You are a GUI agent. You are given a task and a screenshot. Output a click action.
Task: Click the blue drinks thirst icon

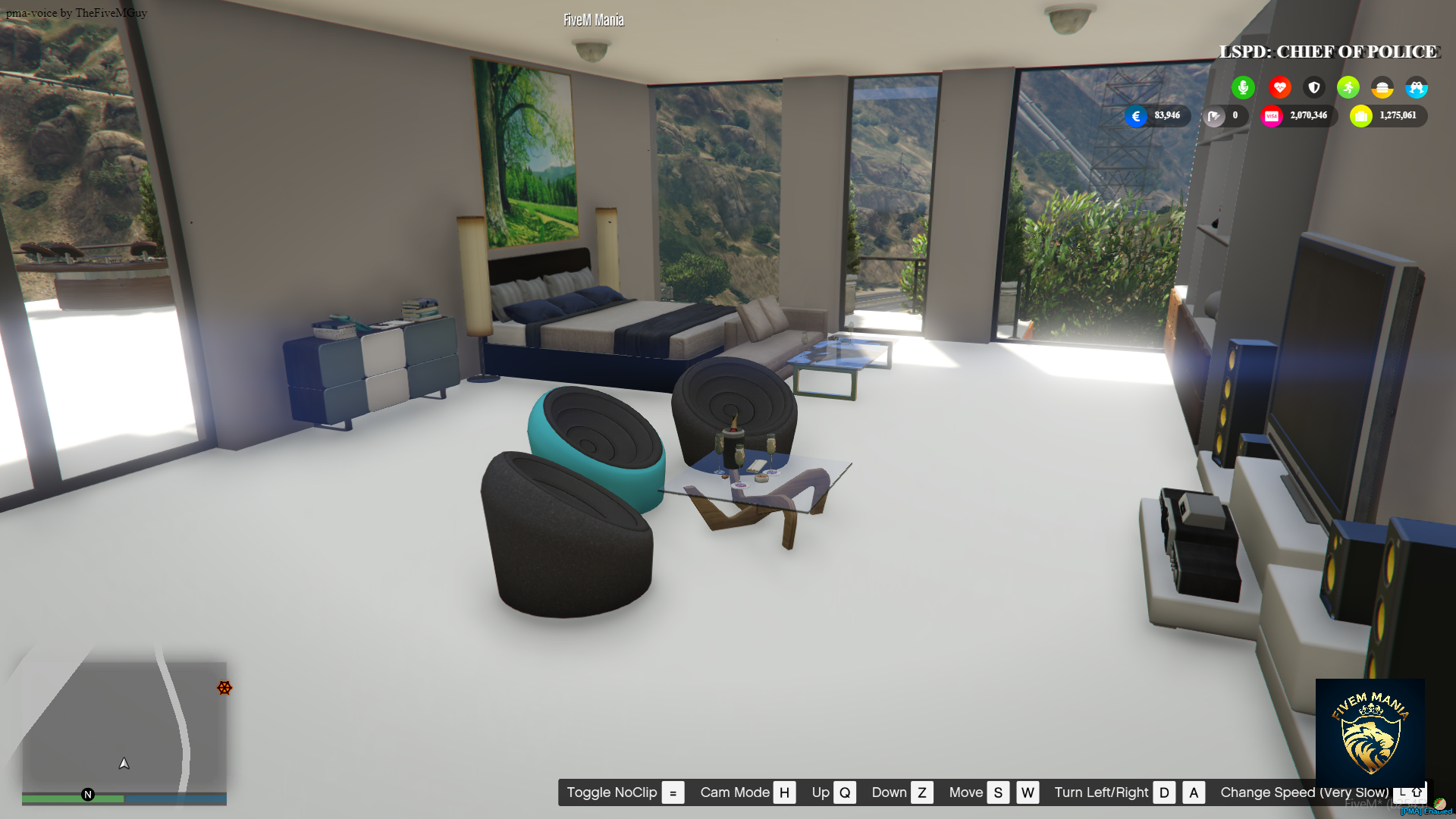point(1417,87)
